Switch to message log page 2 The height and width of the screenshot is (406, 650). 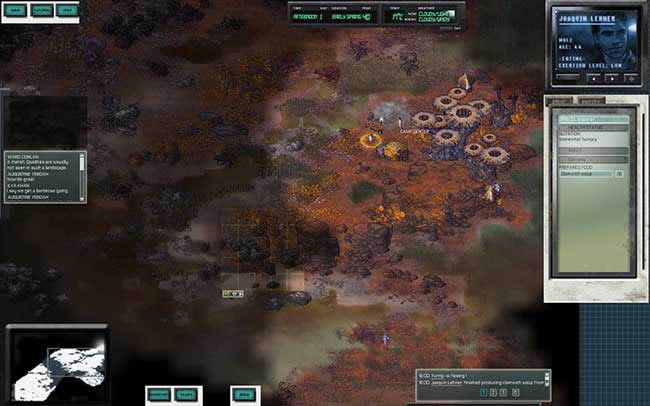494,393
